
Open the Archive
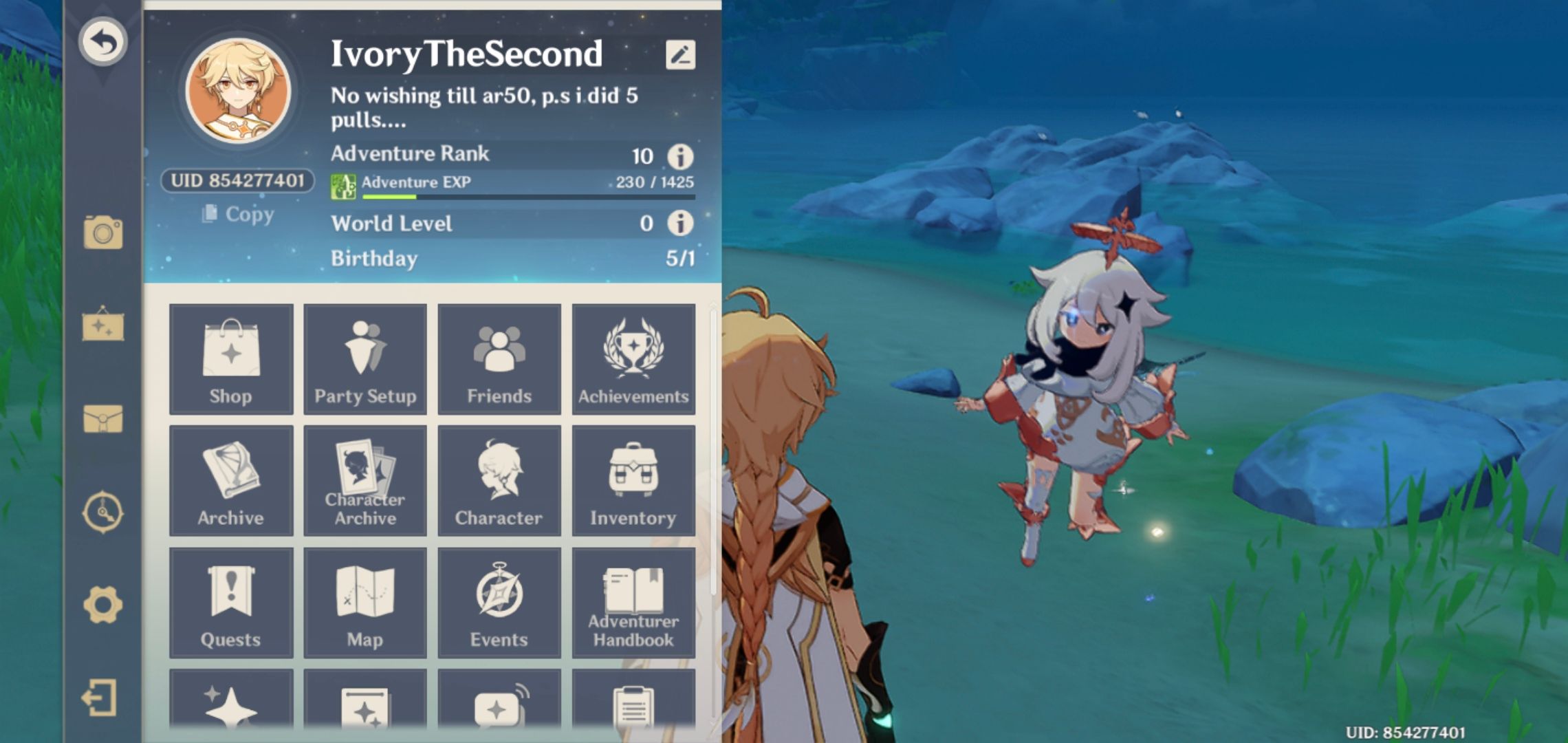pos(231,482)
